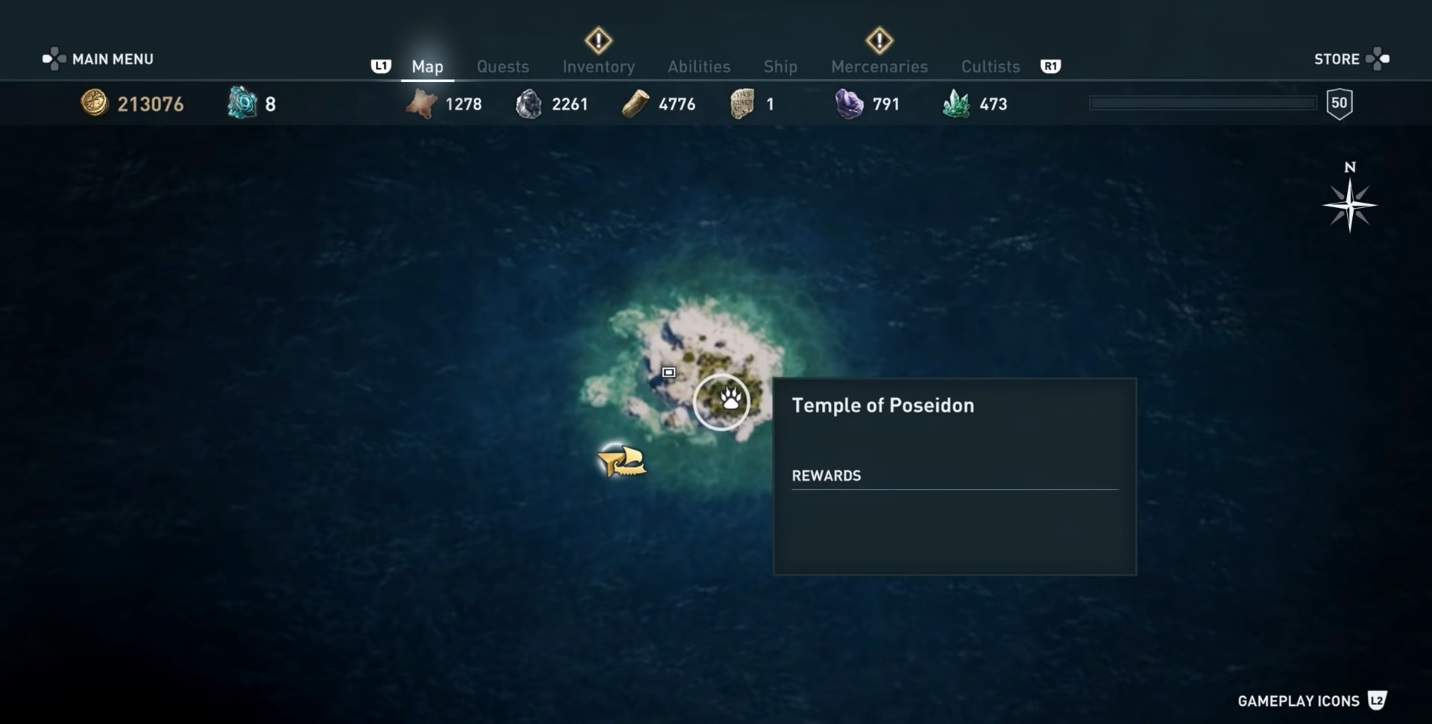Go to the Mercenaries tab
Viewport: 1432px width, 724px height.
(x=879, y=67)
